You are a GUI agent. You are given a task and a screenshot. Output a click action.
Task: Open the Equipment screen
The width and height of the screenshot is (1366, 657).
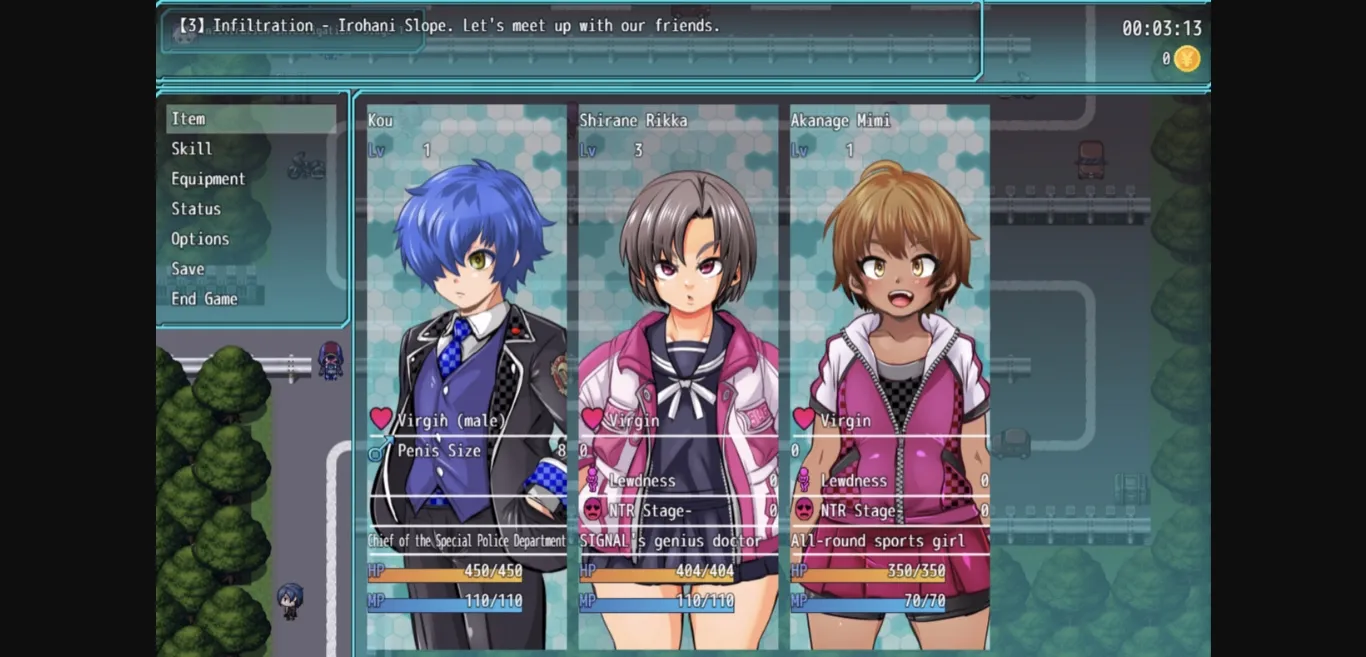pos(208,179)
